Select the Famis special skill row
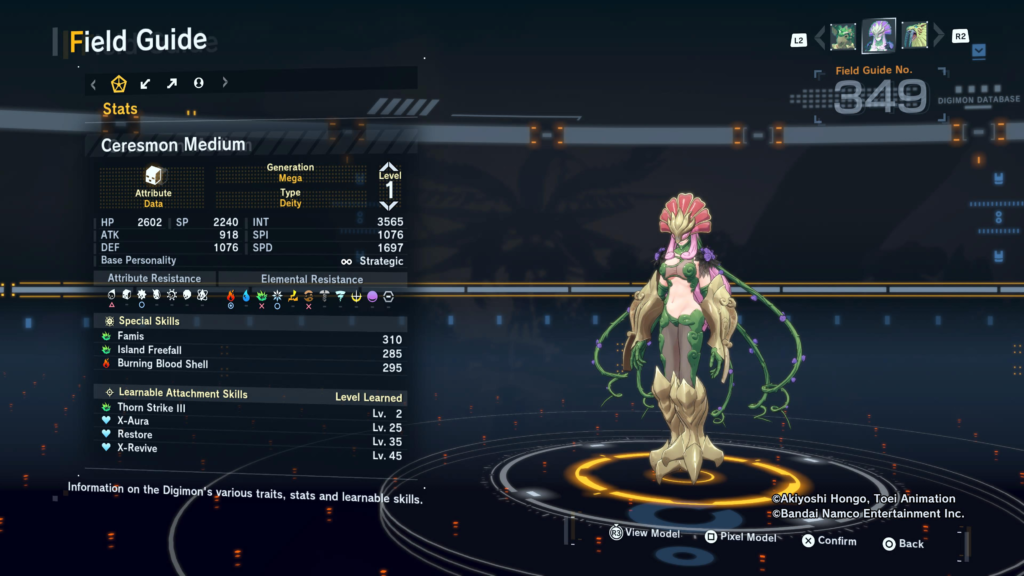This screenshot has height=576, width=1024. [x=250, y=338]
